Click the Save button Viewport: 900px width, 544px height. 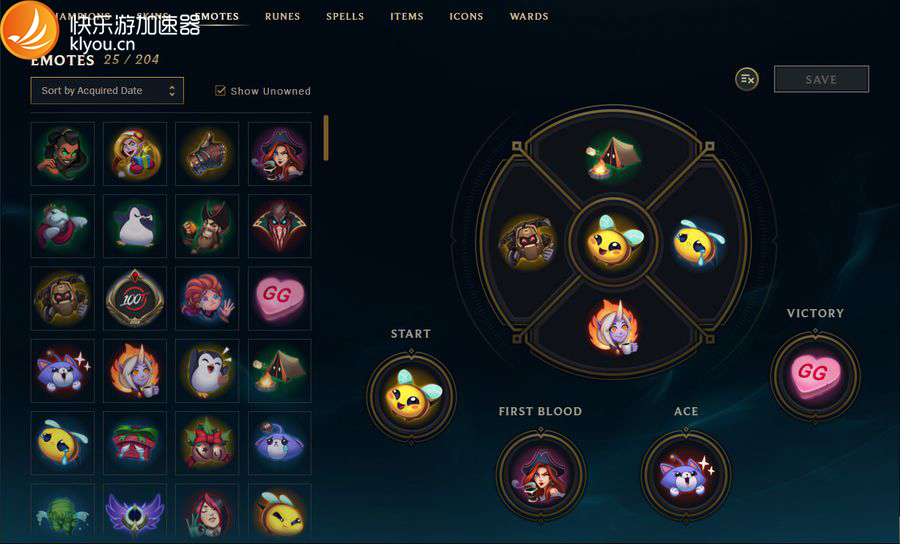point(821,79)
